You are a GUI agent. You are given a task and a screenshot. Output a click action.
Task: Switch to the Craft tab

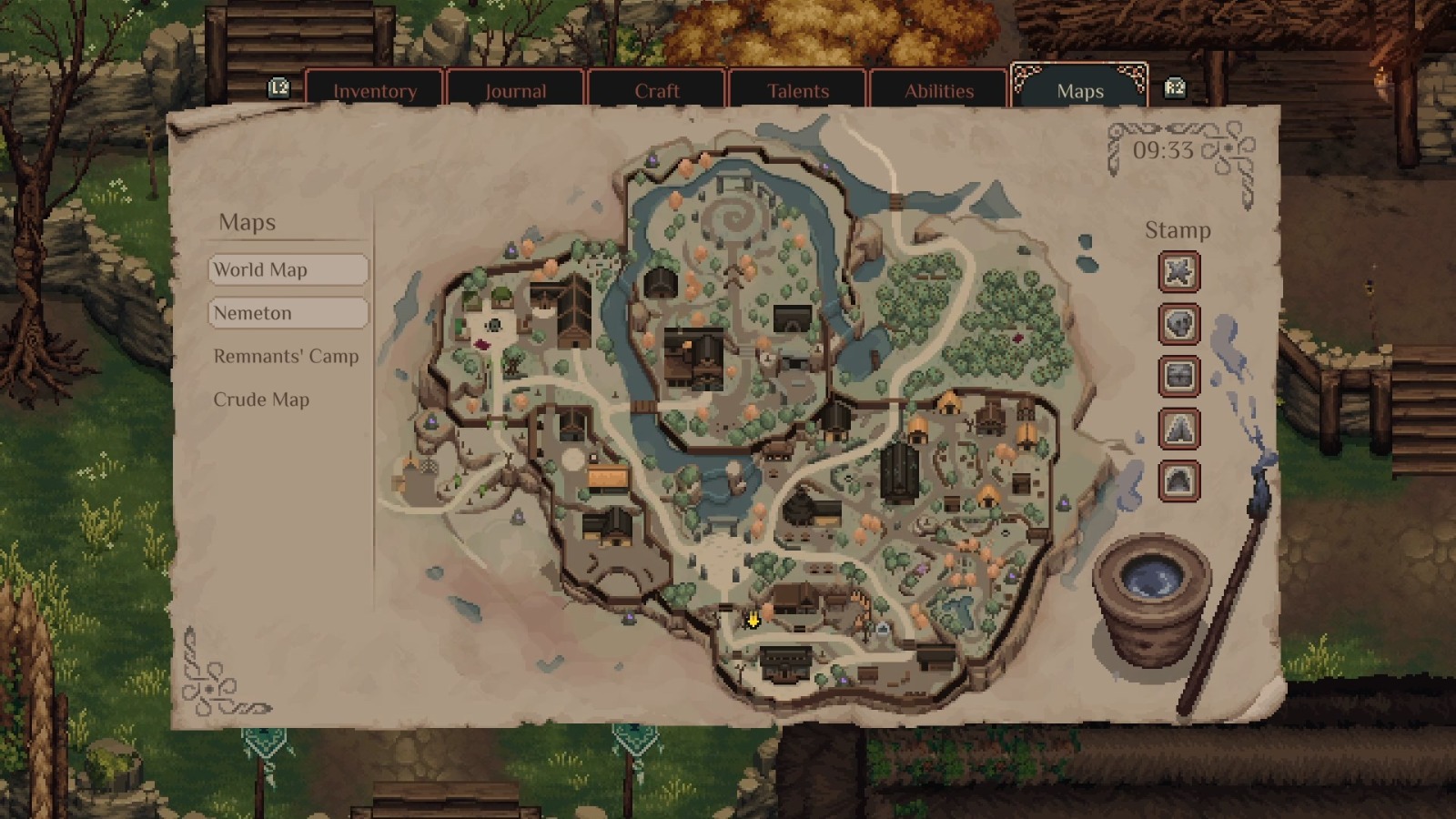657,90
